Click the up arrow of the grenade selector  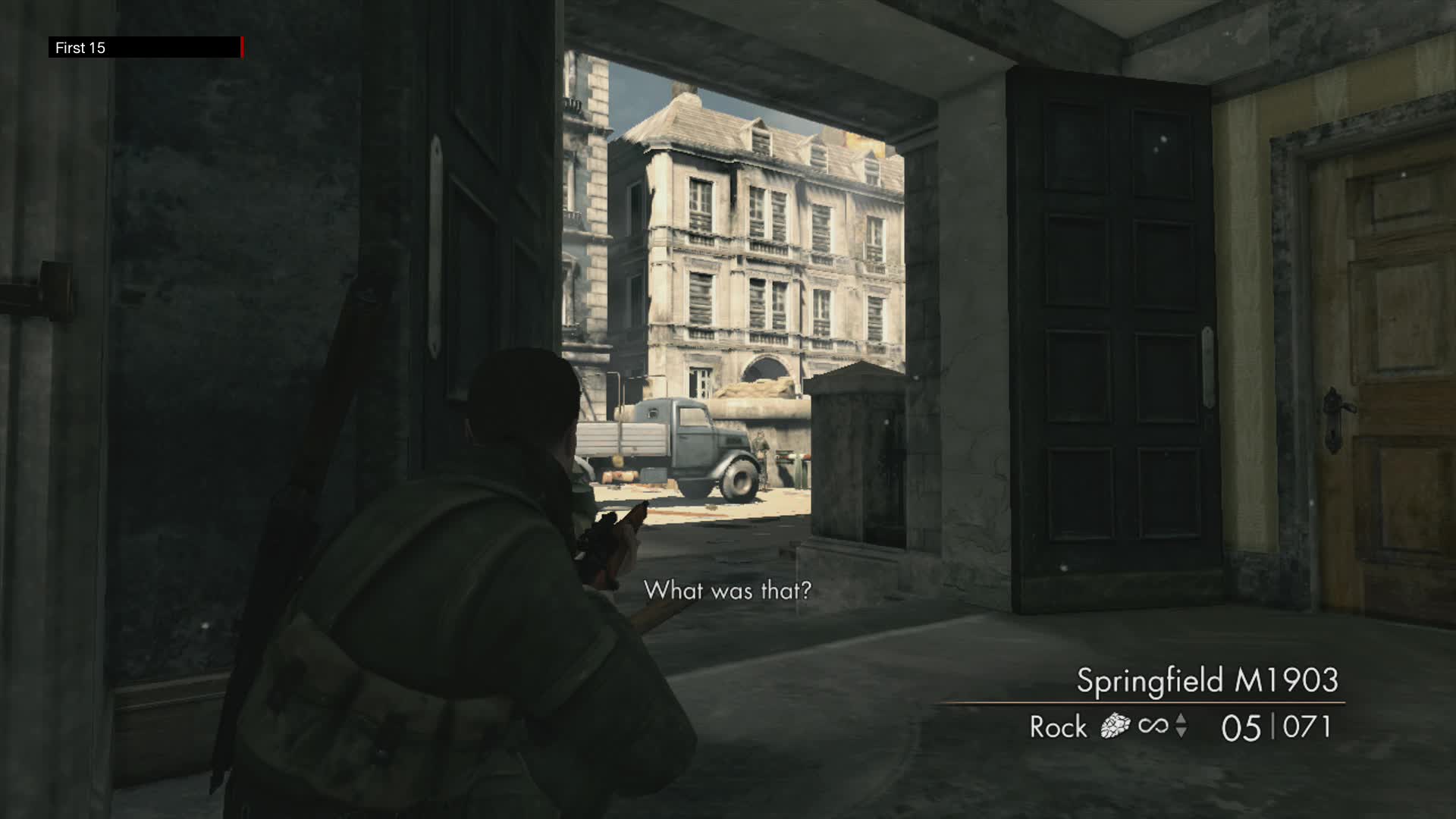click(1181, 719)
